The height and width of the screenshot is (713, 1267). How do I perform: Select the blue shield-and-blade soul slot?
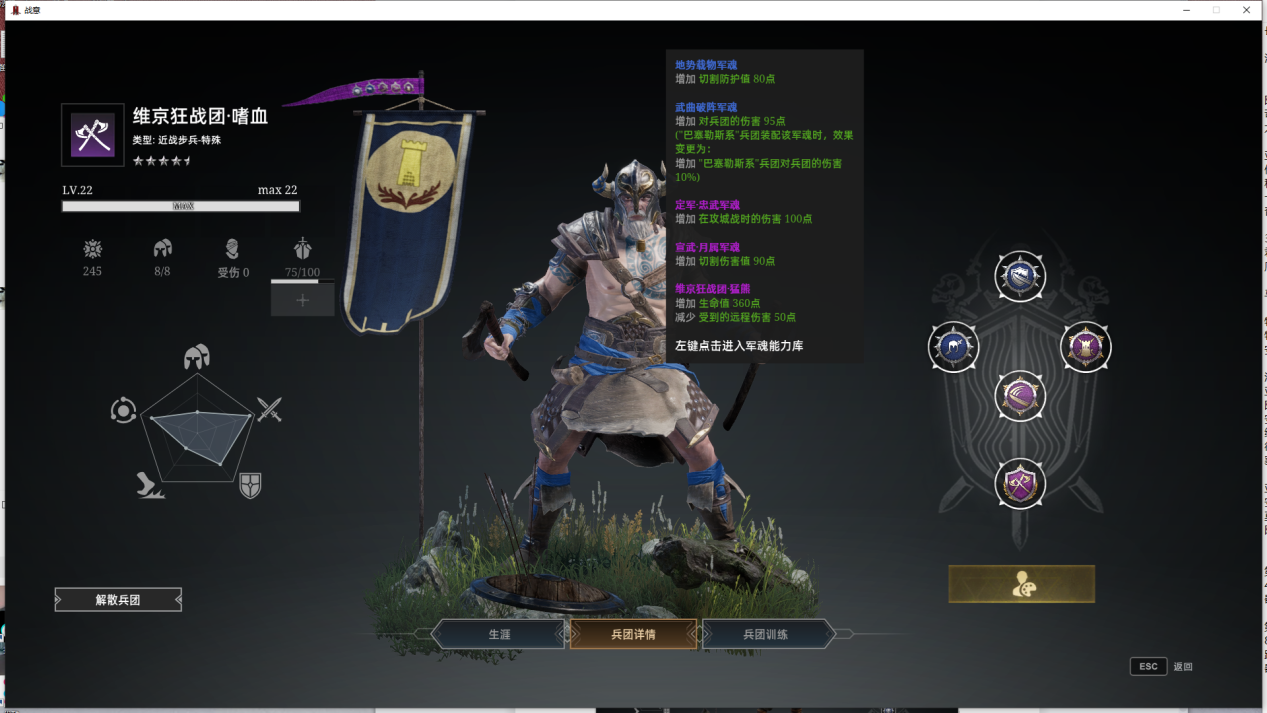click(x=1020, y=277)
